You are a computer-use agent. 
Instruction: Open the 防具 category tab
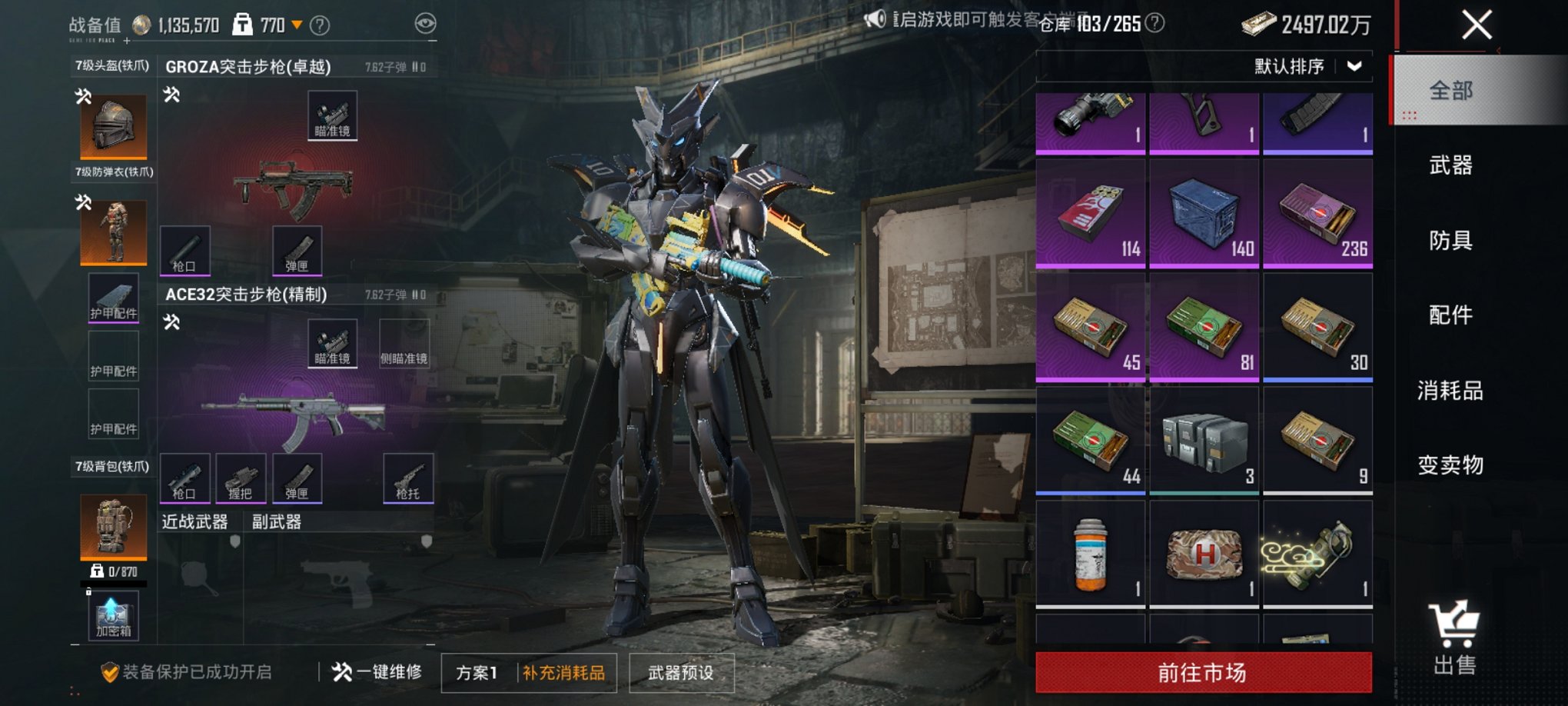click(1450, 240)
